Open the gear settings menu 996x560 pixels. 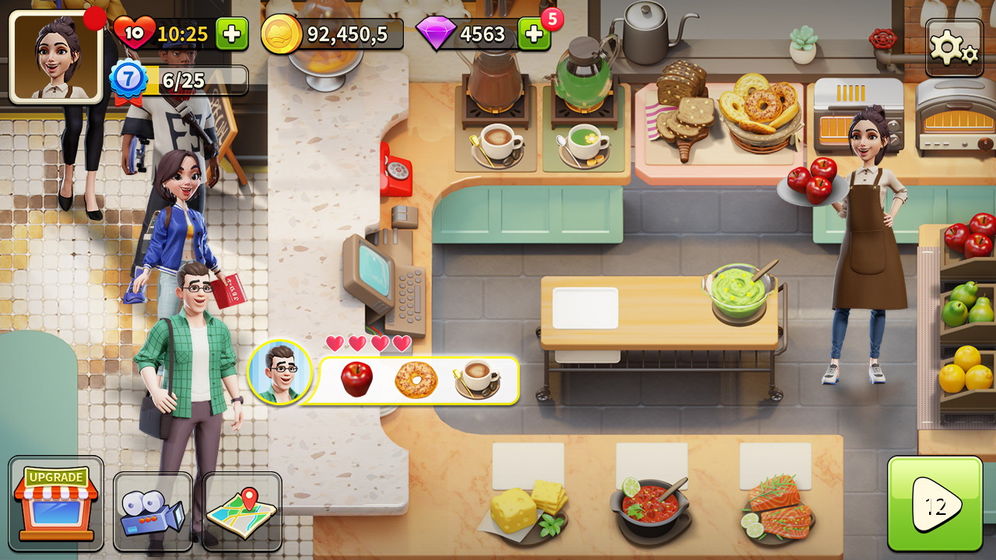tap(953, 46)
